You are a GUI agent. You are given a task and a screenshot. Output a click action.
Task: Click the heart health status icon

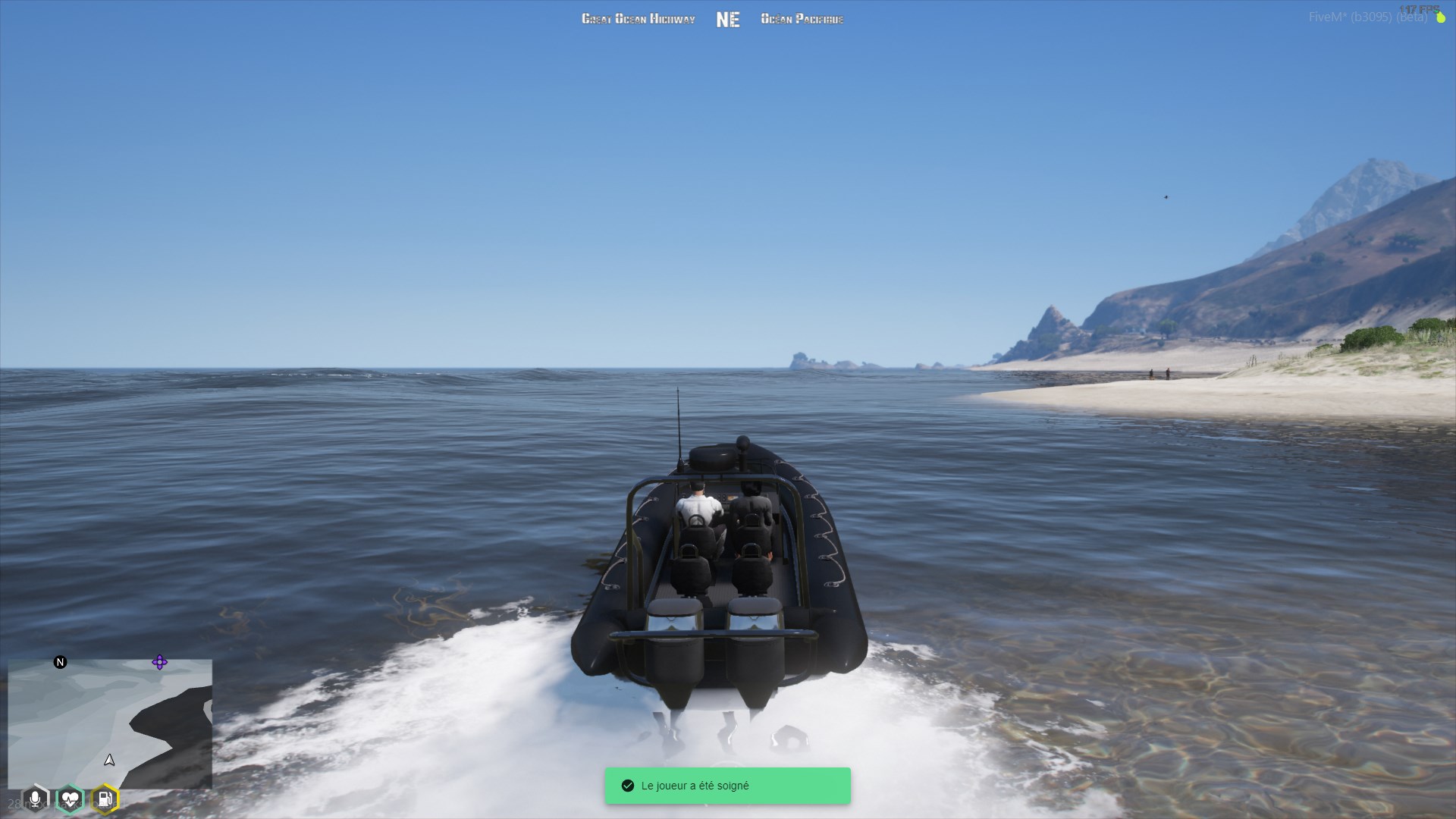tap(70, 799)
